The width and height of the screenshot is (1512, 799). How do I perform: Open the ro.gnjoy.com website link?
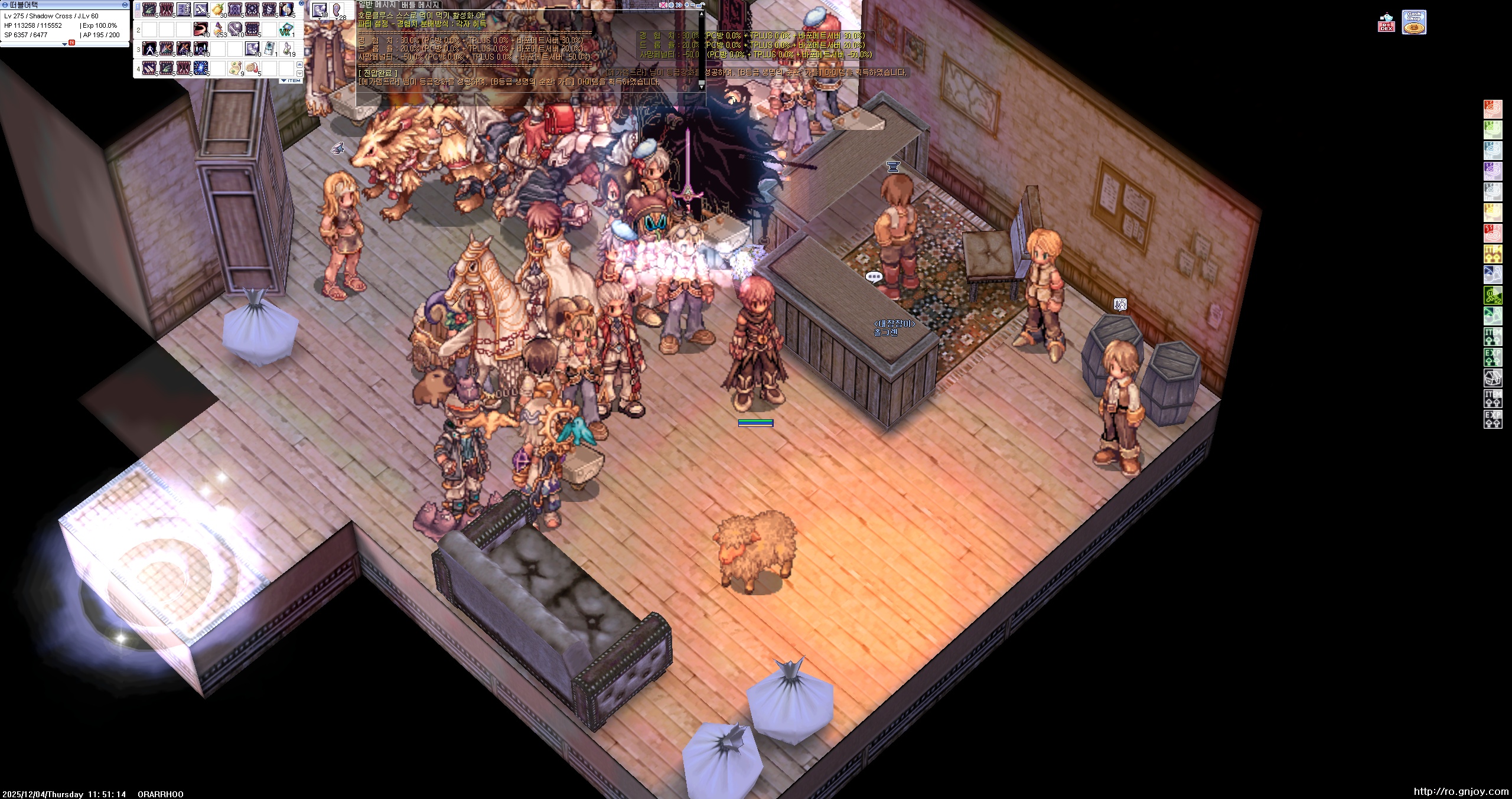pyautogui.click(x=1461, y=791)
